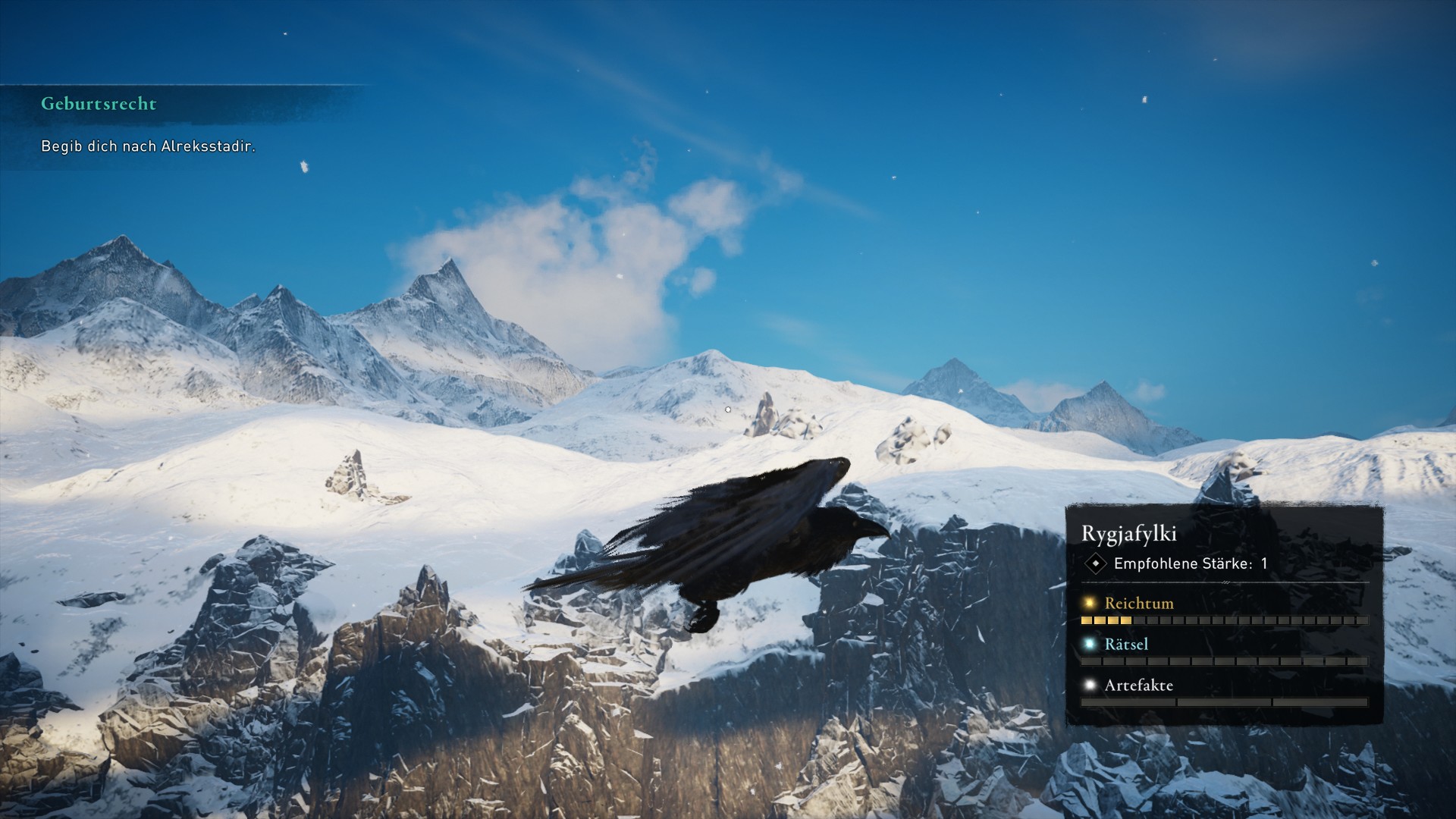This screenshot has width=1456, height=819.
Task: Choose the white Artefakte icon
Action: pyautogui.click(x=1090, y=686)
